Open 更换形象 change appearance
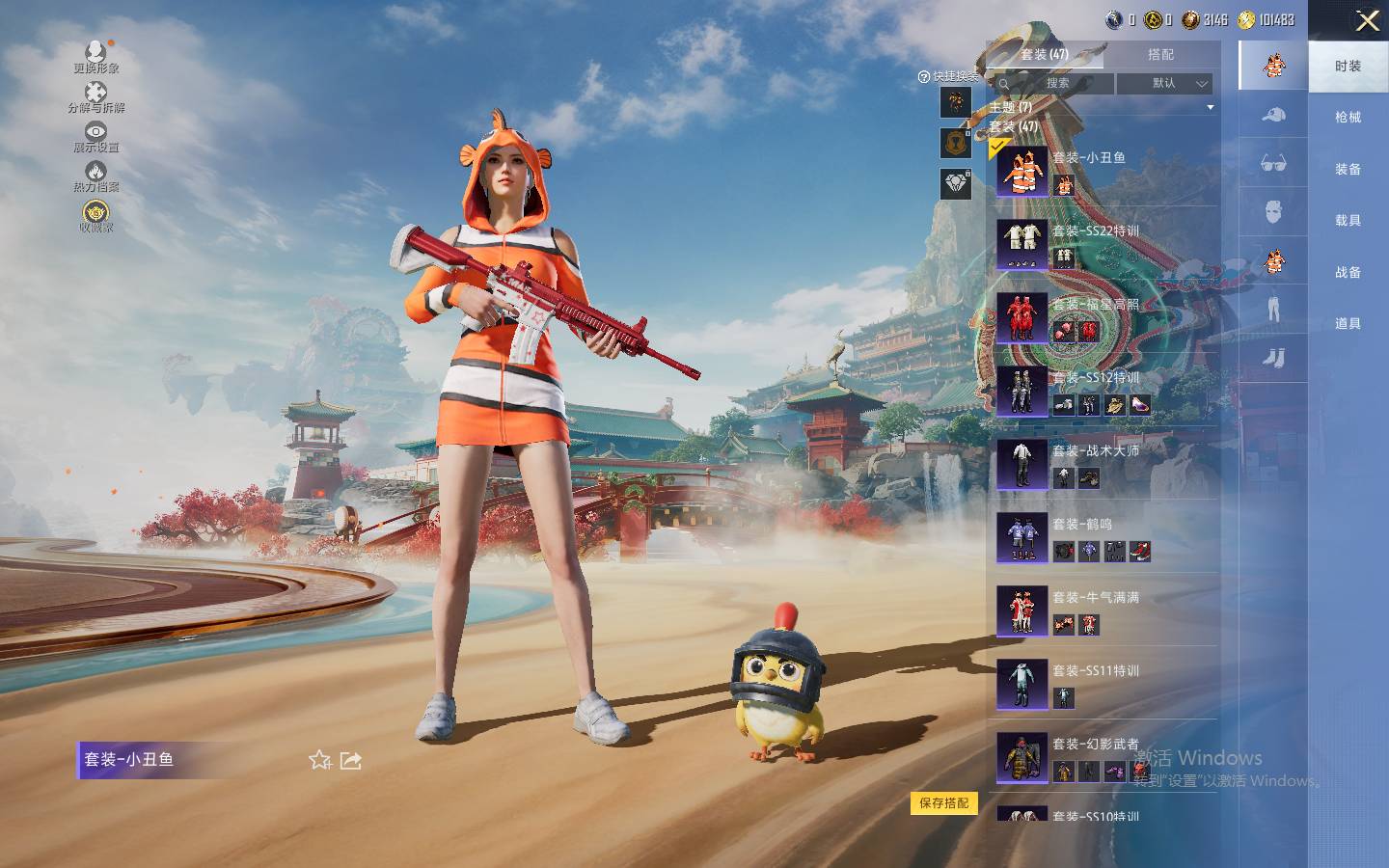This screenshot has height=868, width=1389. [x=95, y=57]
